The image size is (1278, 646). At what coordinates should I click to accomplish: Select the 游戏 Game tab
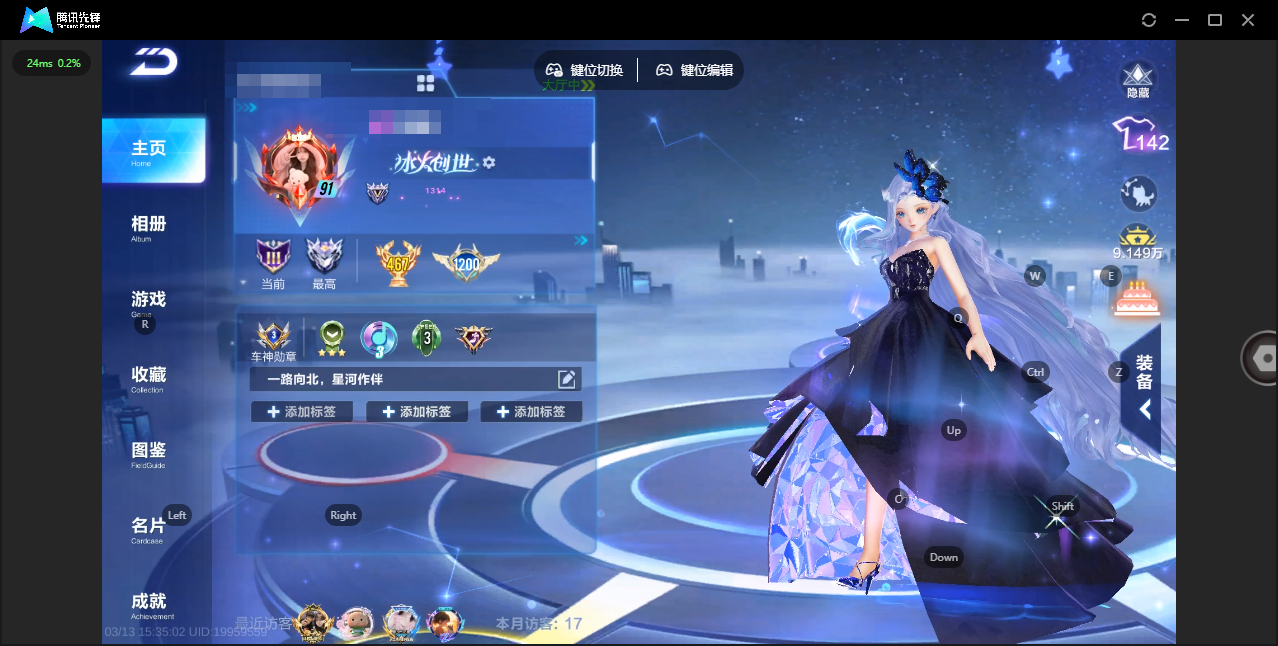click(x=149, y=301)
